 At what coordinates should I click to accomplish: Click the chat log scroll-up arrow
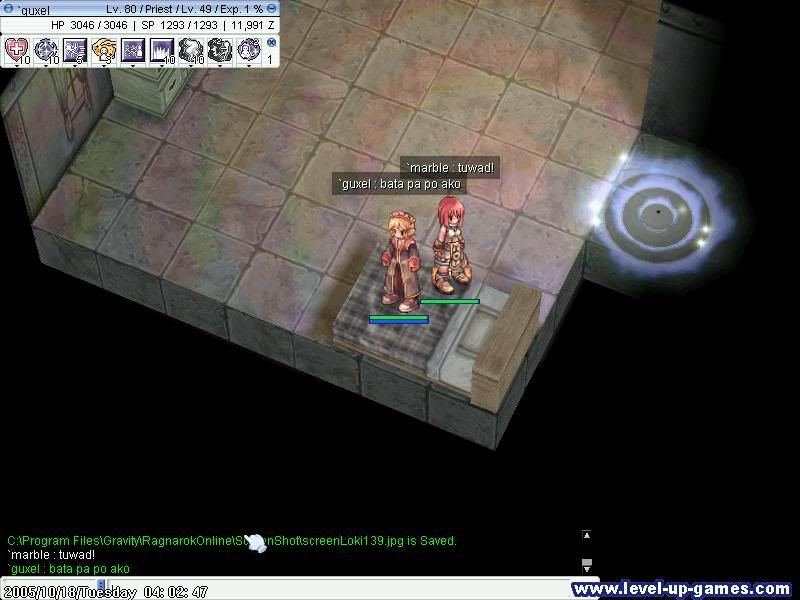[587, 535]
